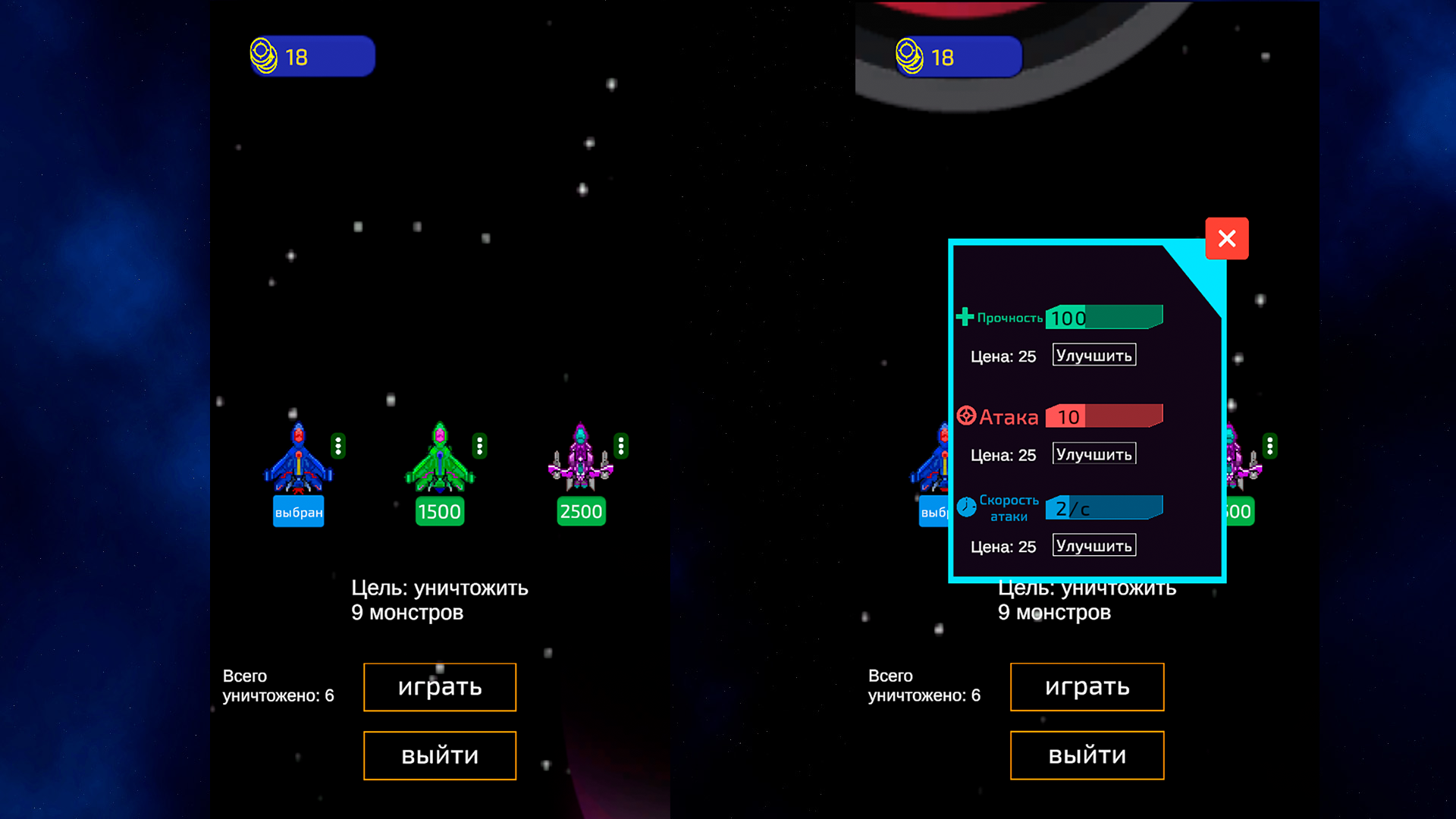Click Улучшить for Скорость атаки

click(1094, 544)
